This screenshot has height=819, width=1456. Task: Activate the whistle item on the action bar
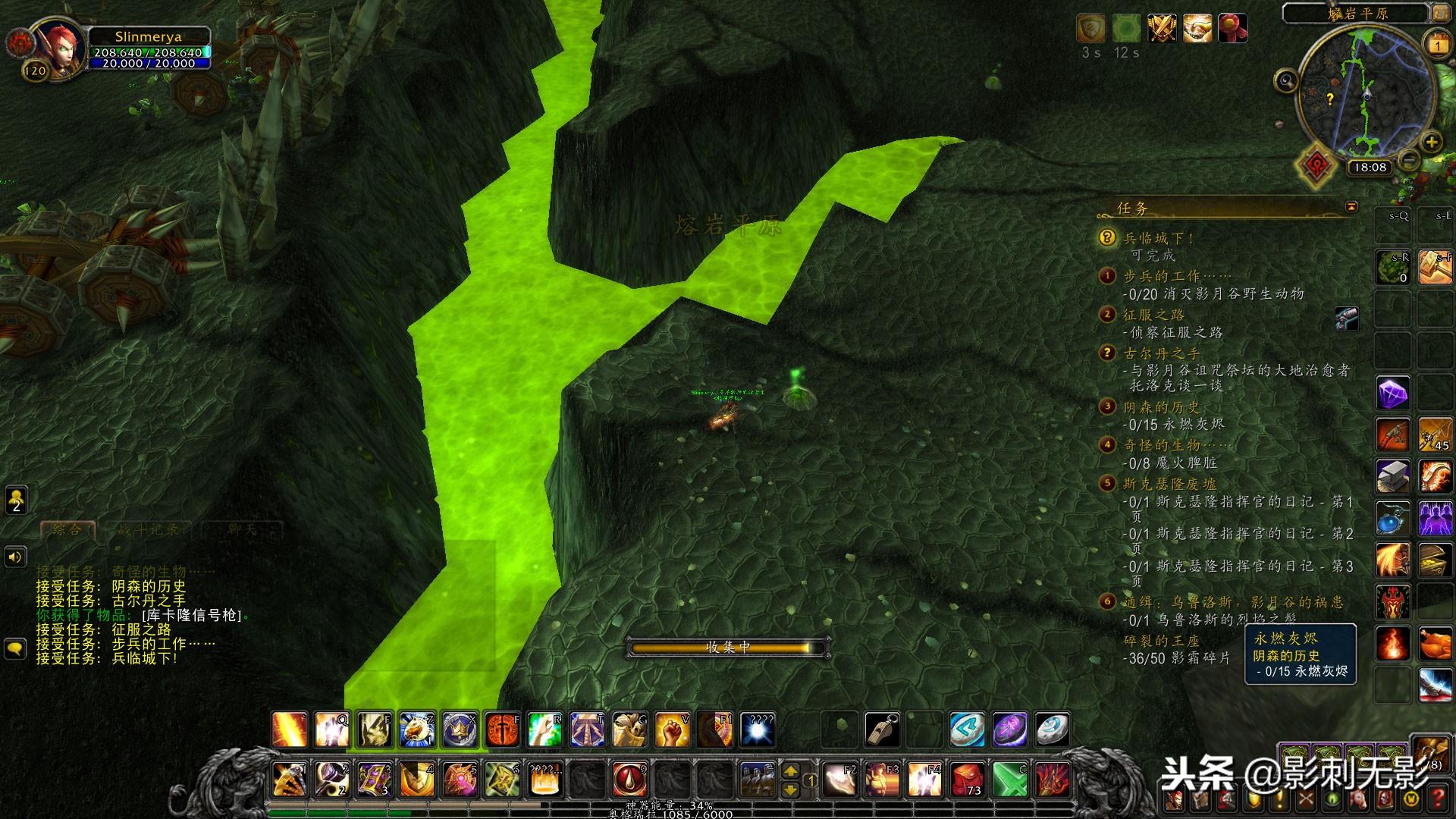(x=882, y=730)
